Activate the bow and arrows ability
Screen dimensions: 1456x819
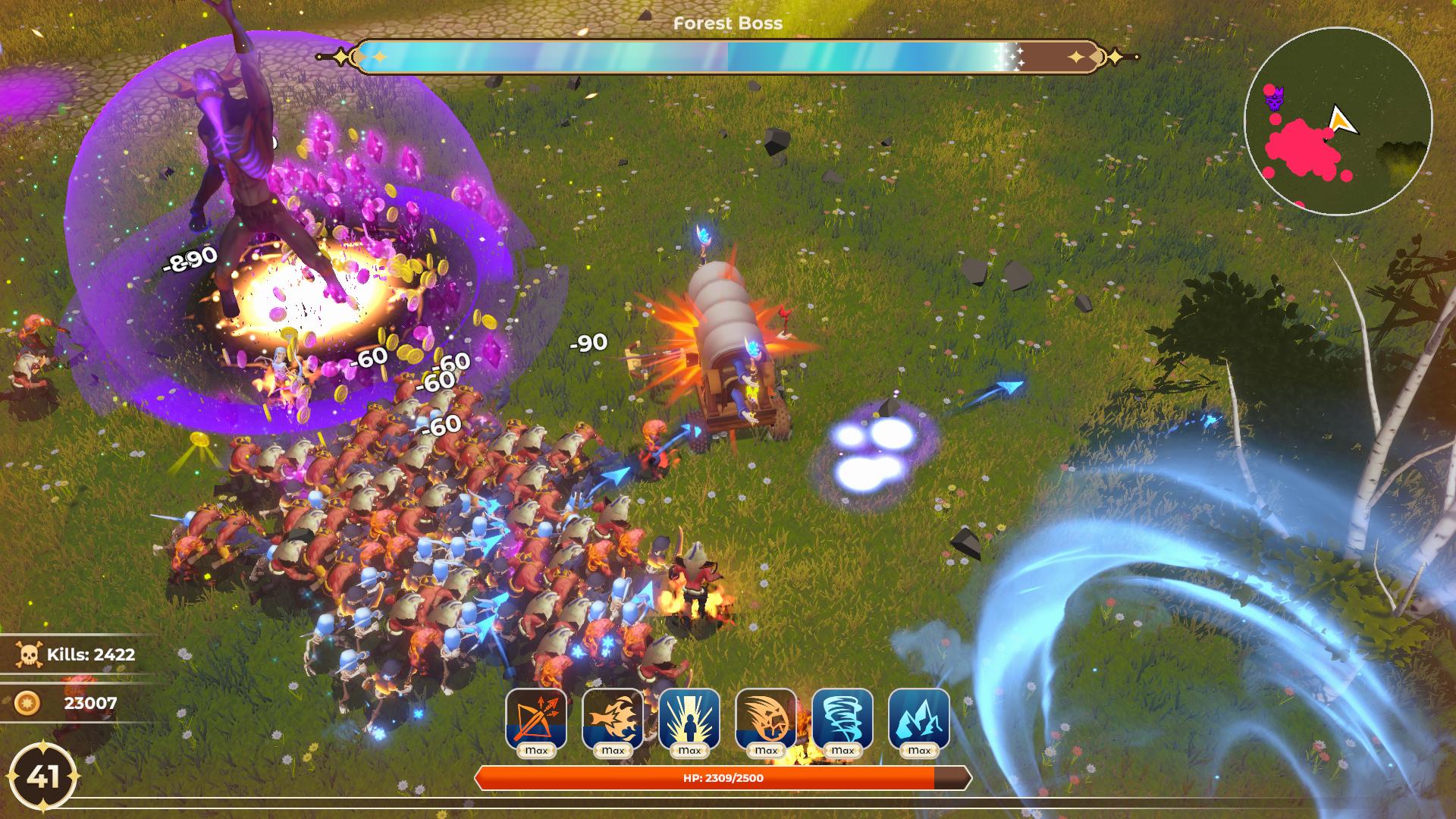536,718
